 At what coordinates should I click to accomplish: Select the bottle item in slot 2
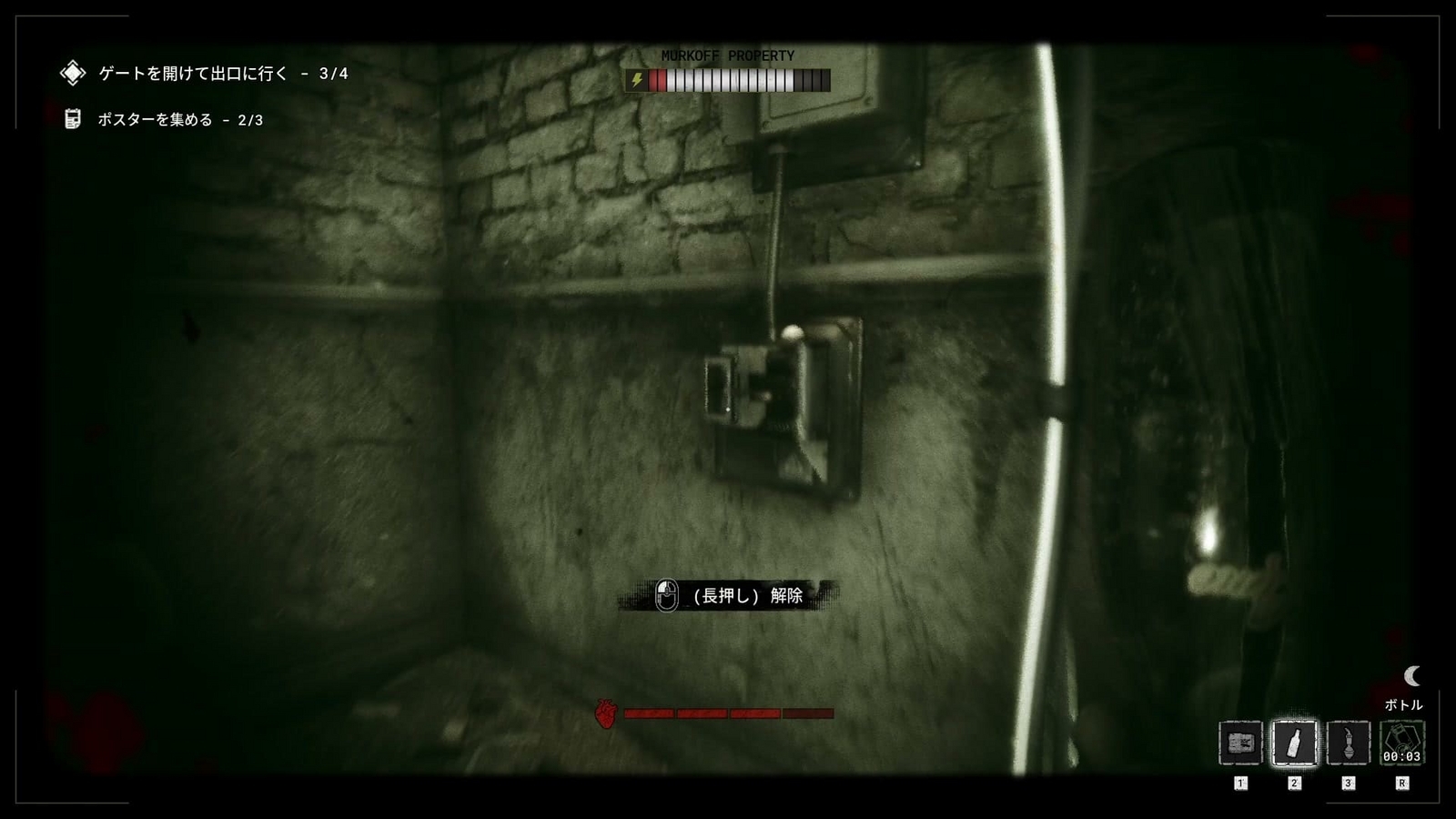(x=1296, y=743)
